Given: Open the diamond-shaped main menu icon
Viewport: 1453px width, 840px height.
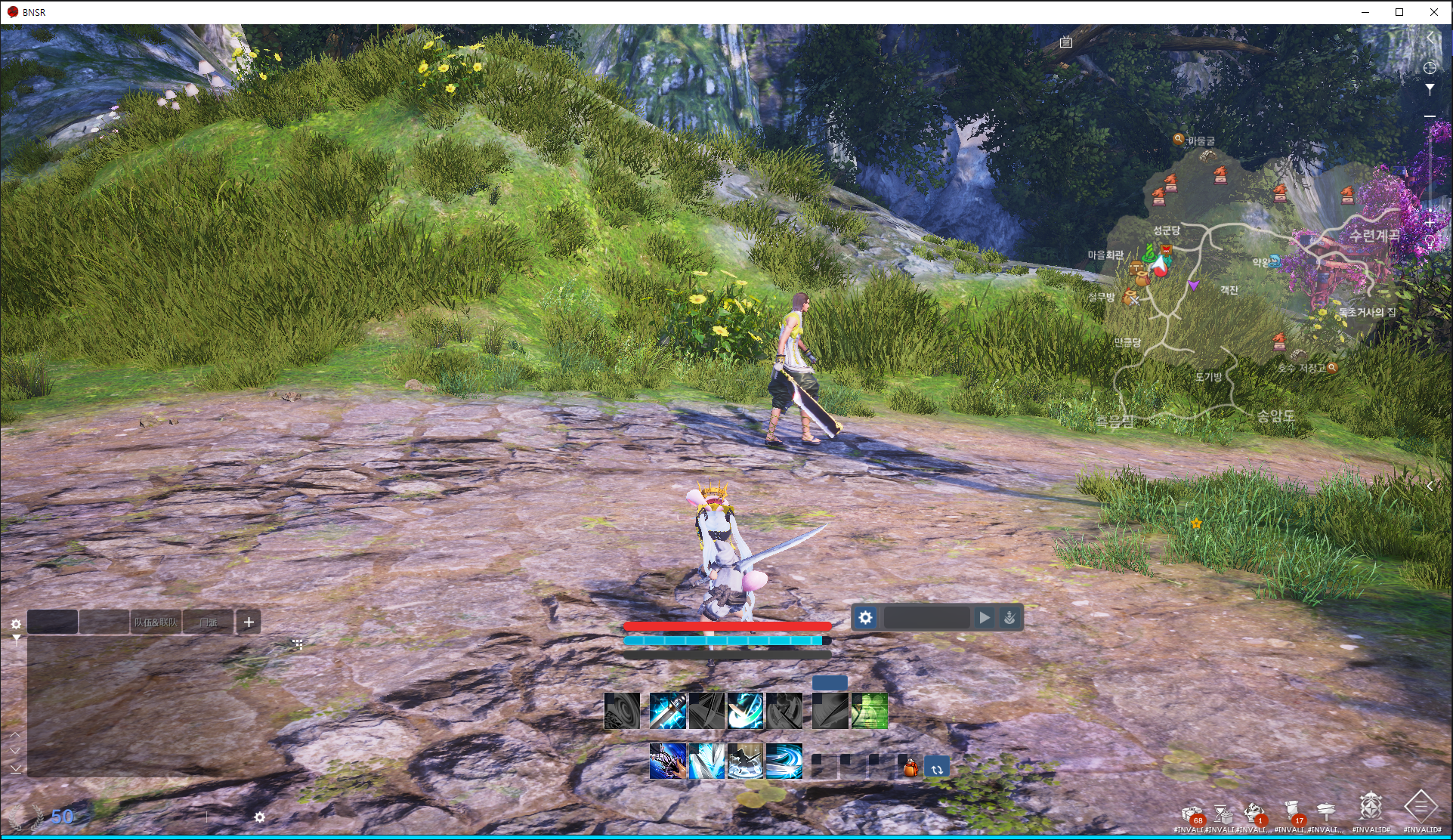Looking at the screenshot, I should pos(1421,807).
